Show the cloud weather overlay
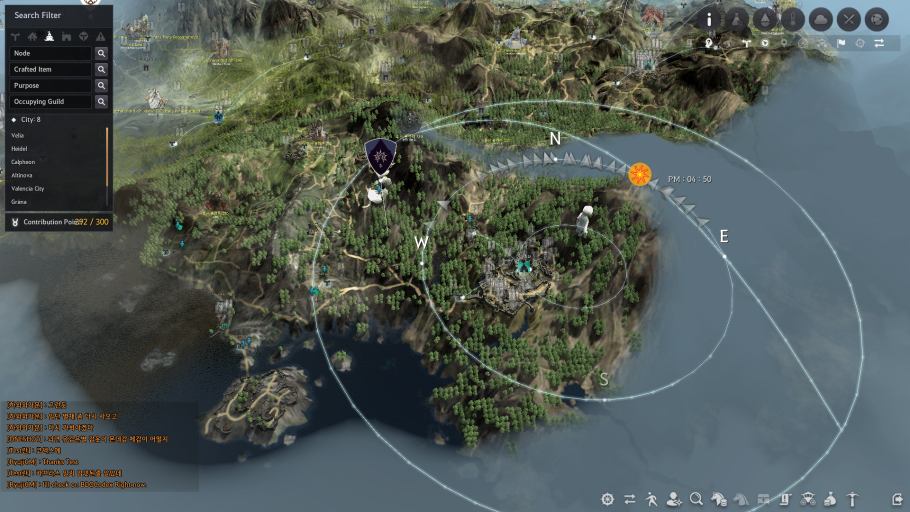 click(x=820, y=19)
